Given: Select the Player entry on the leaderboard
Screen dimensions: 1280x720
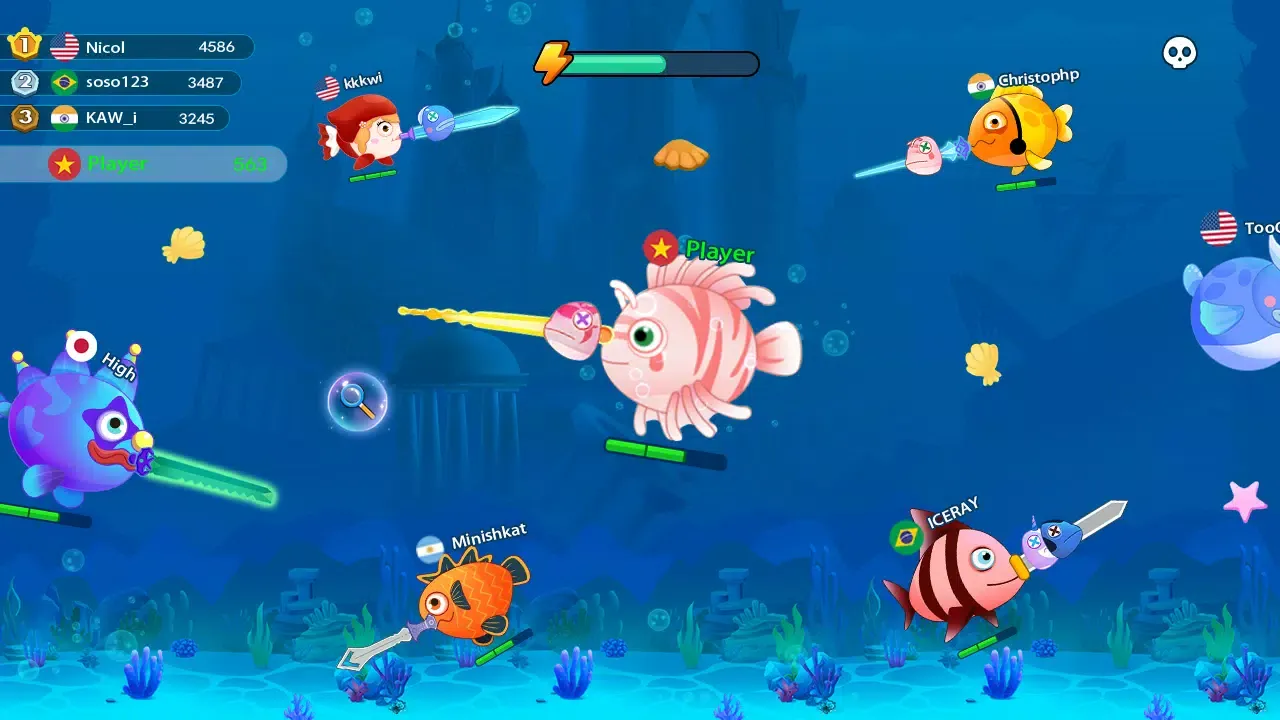Looking at the screenshot, I should (x=145, y=164).
